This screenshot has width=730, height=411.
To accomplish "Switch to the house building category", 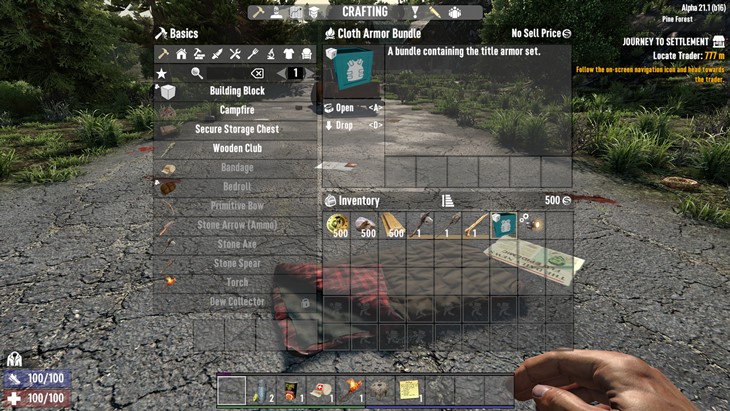I will (181, 53).
